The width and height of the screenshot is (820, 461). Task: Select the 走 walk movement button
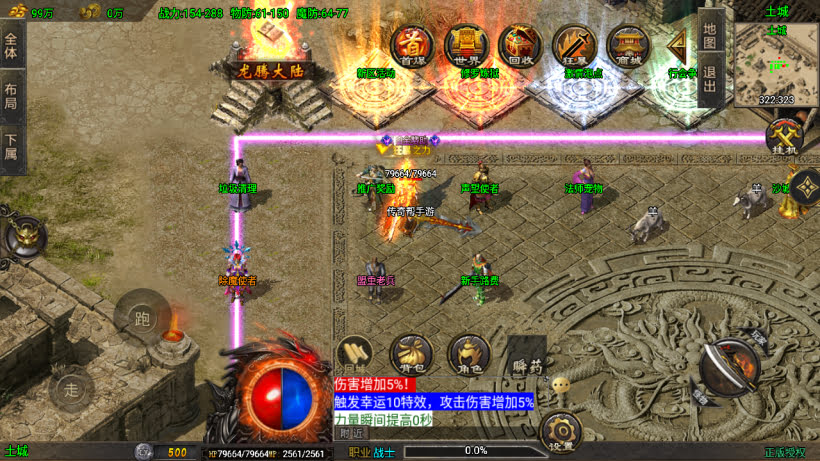tap(72, 388)
